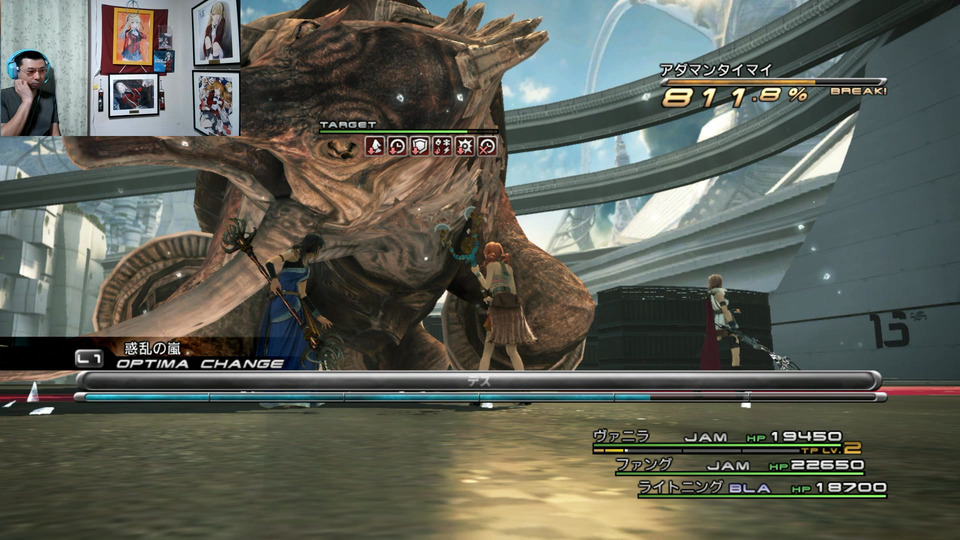
Task: Click the clock with red X debuff icon
Action: [x=487, y=146]
